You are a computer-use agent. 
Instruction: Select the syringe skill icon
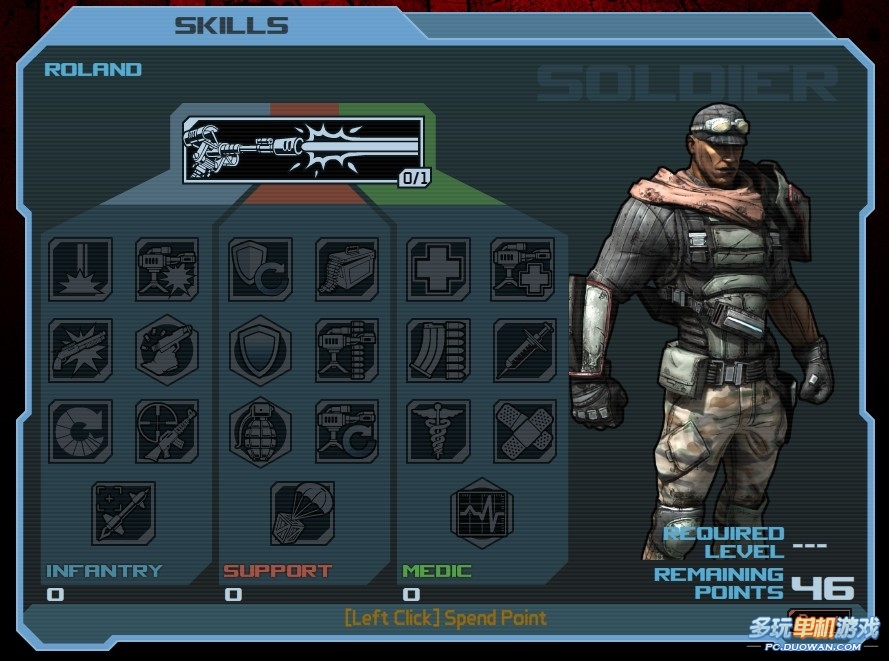524,349
